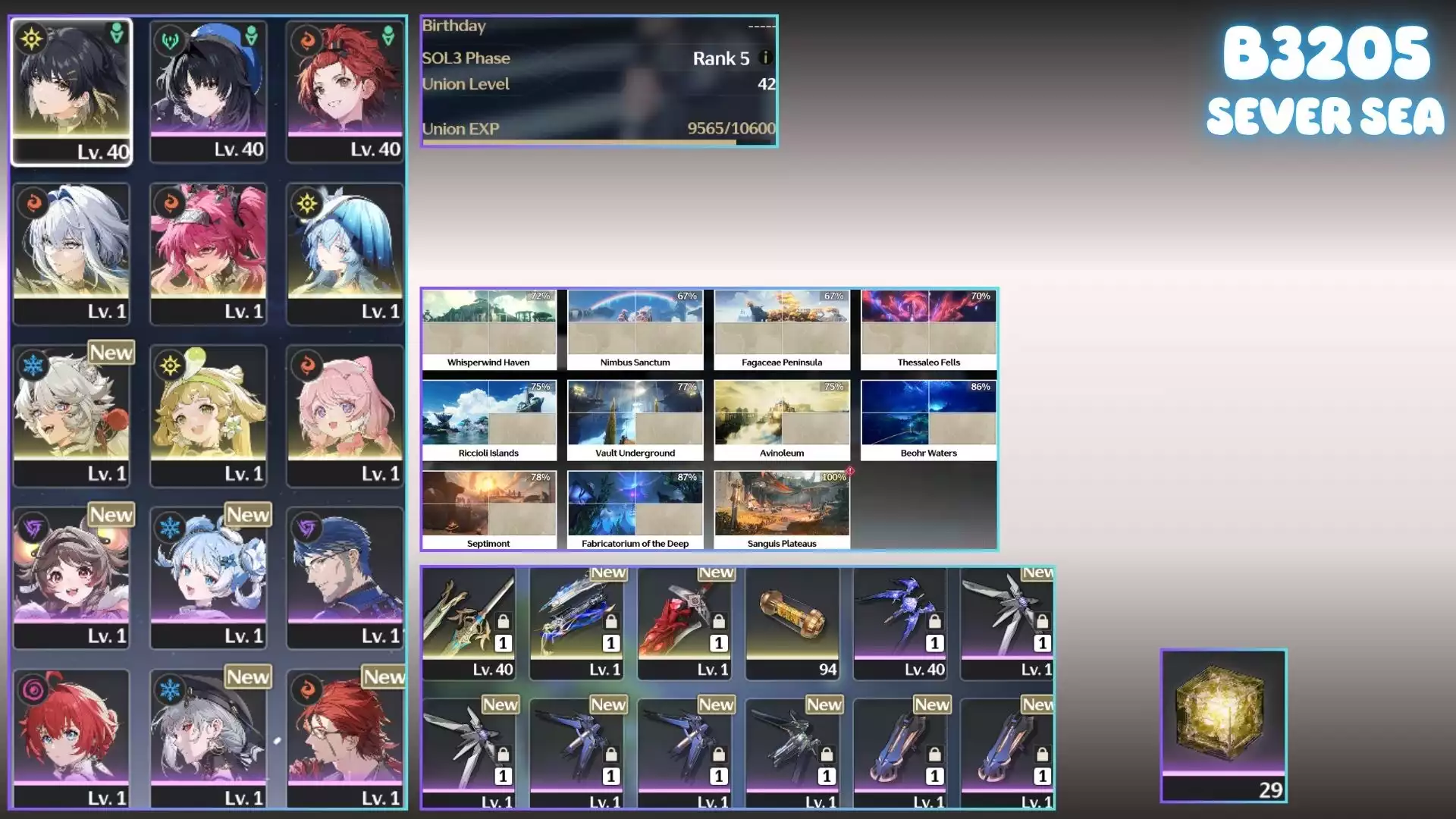Choose the blue-beret Lv. 40 character portrait
The width and height of the screenshot is (1456, 819).
click(209, 91)
